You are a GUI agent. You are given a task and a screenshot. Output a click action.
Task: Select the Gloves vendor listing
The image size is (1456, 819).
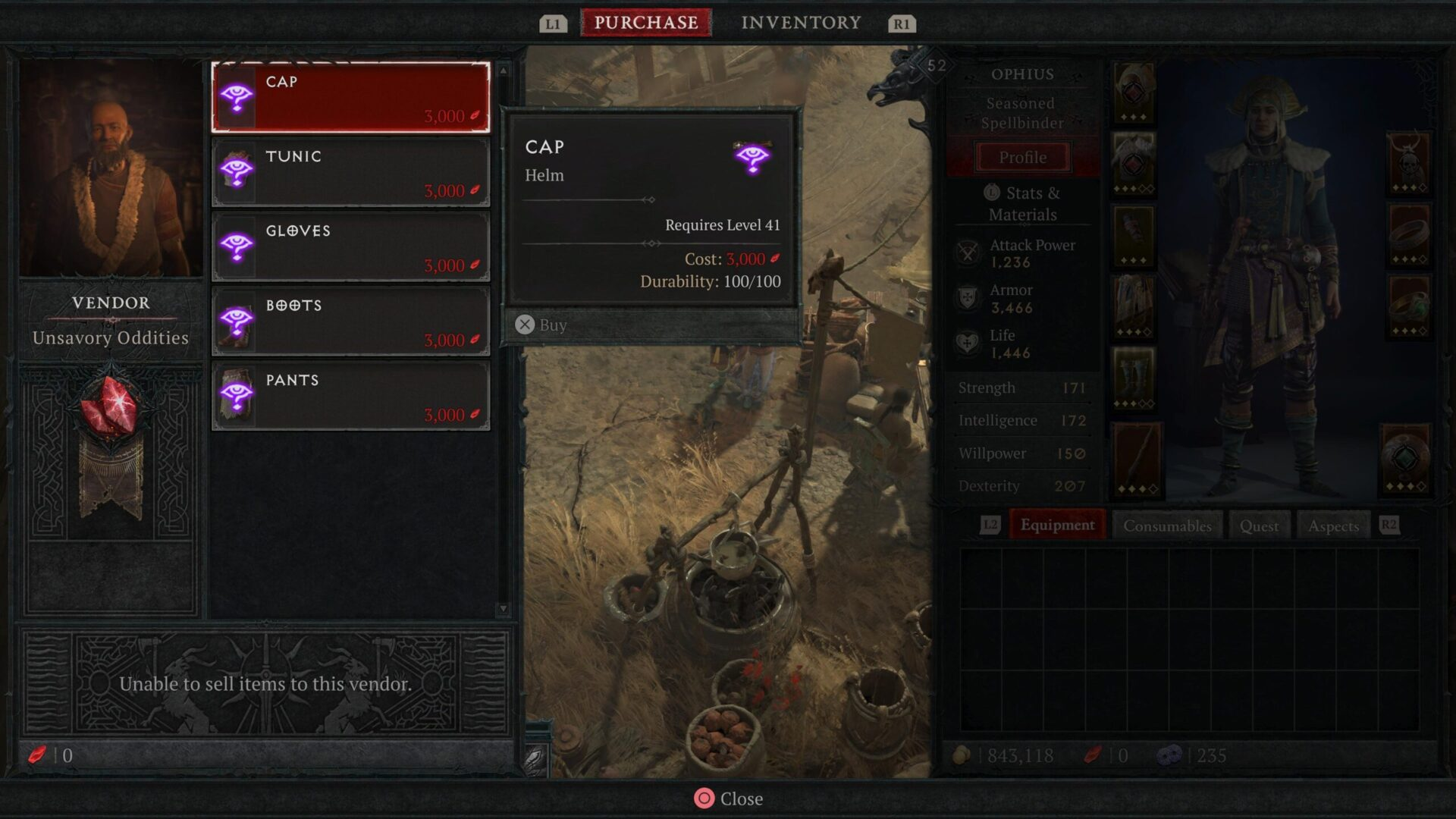pyautogui.click(x=350, y=247)
